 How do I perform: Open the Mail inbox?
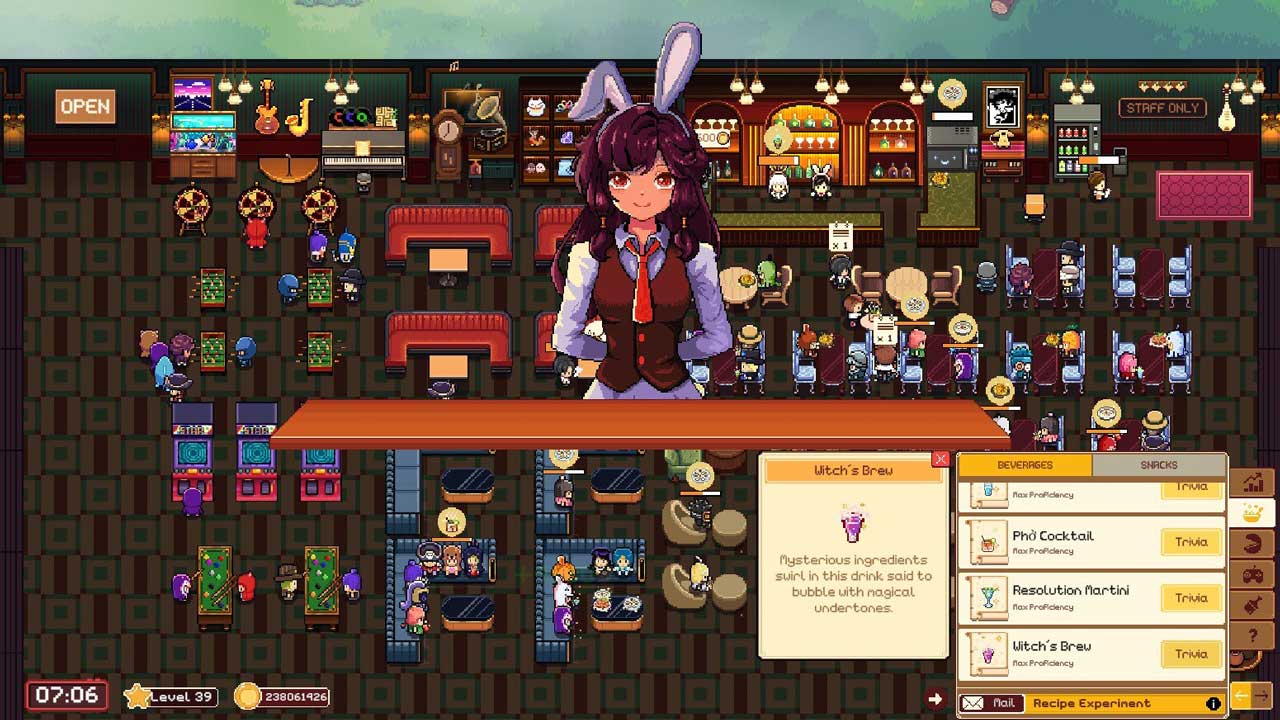coord(991,703)
